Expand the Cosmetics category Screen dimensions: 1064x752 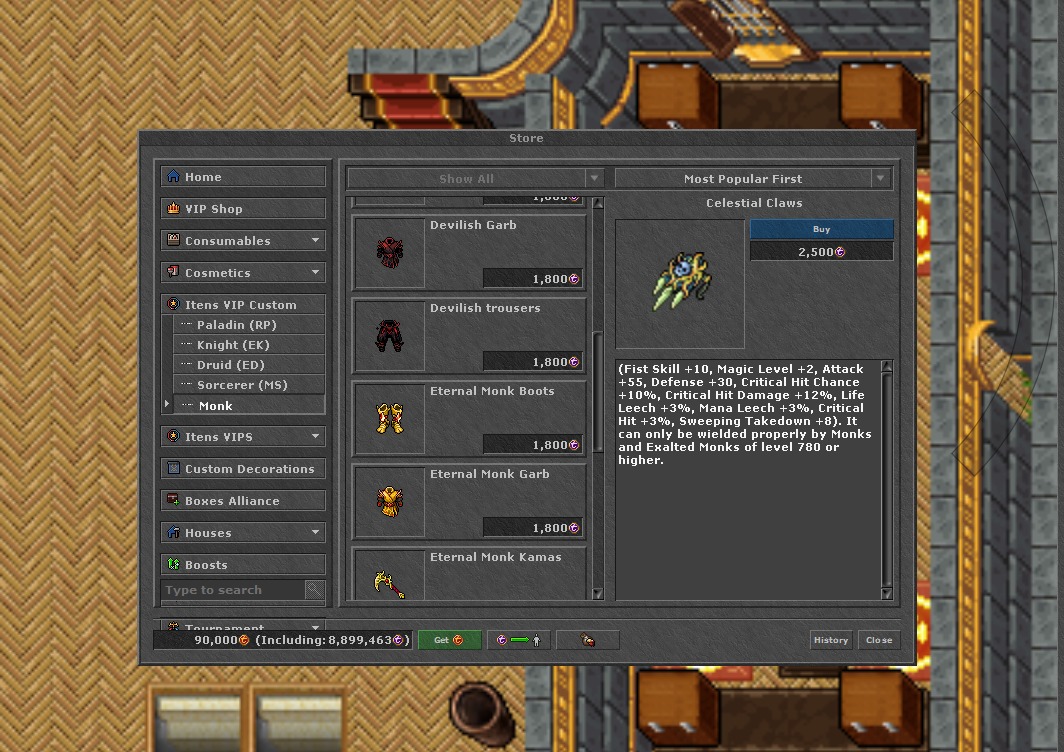pos(243,273)
